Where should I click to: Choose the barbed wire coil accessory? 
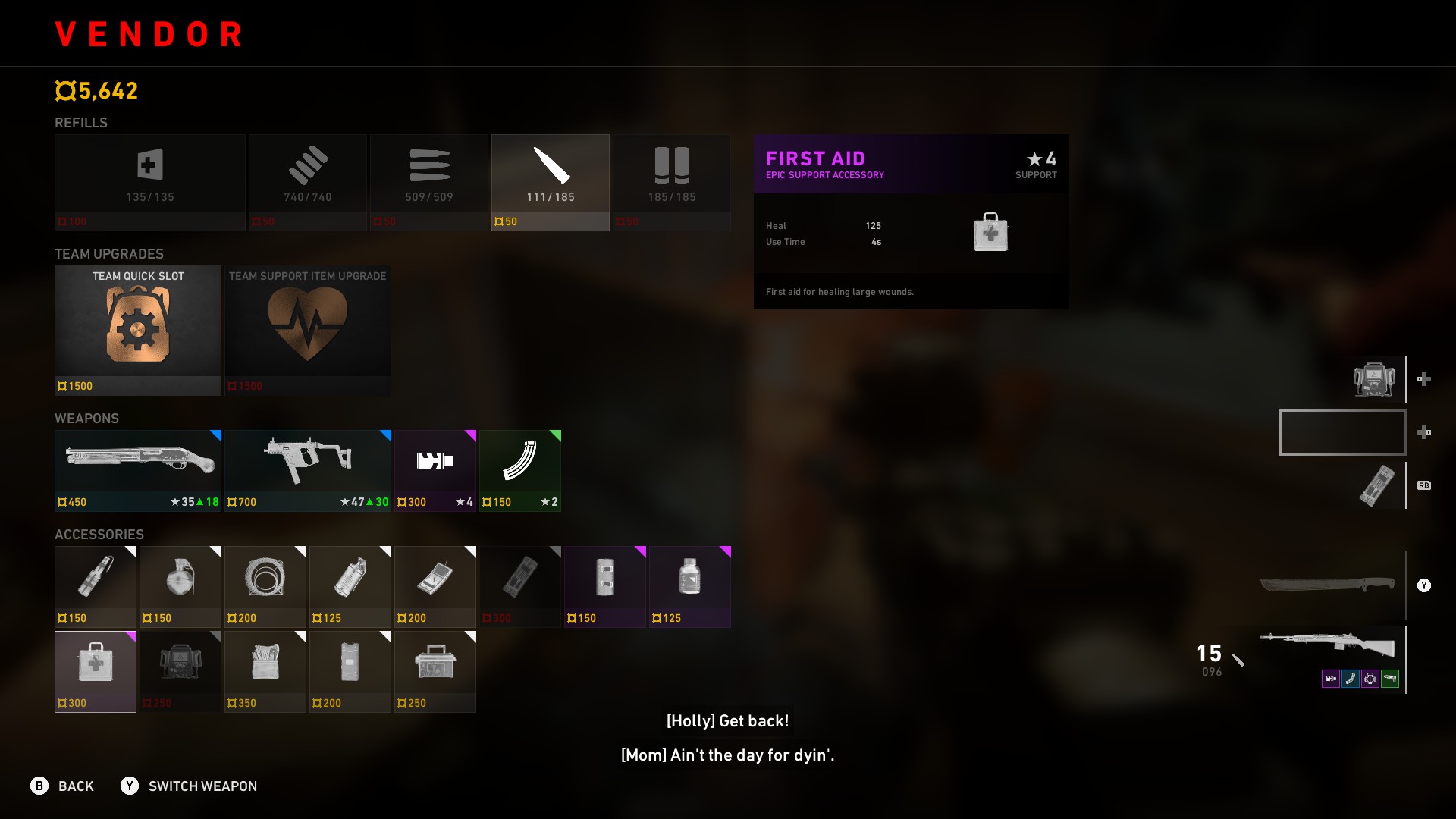tap(265, 586)
